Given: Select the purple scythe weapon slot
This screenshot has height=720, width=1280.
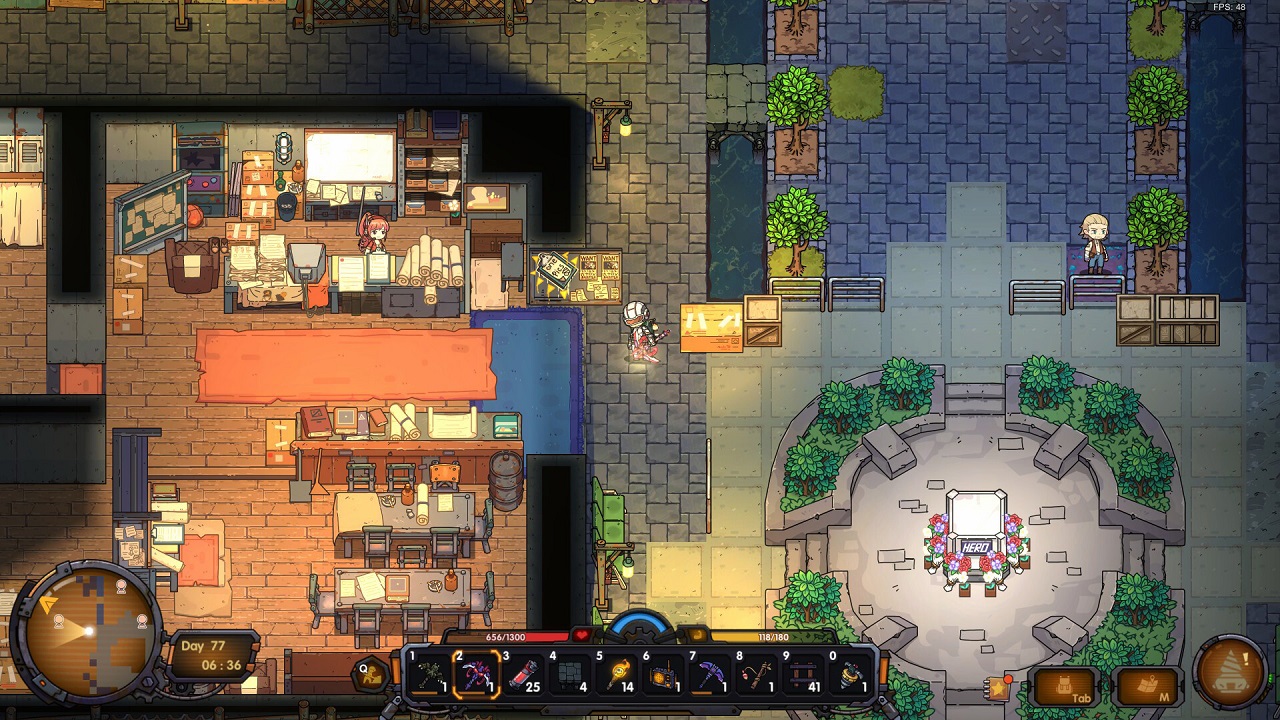Looking at the screenshot, I should tap(476, 675).
